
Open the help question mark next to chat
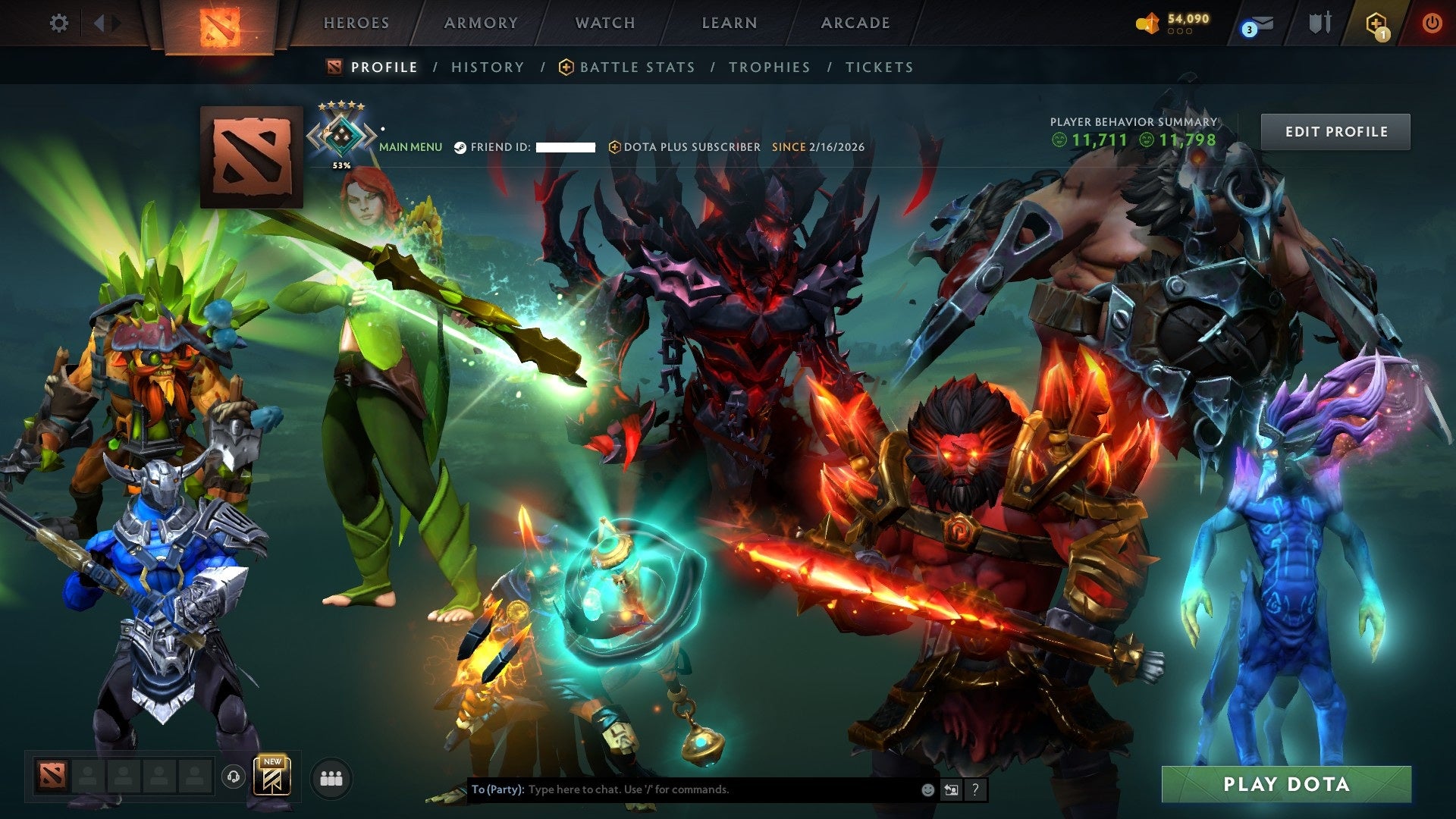(x=975, y=789)
